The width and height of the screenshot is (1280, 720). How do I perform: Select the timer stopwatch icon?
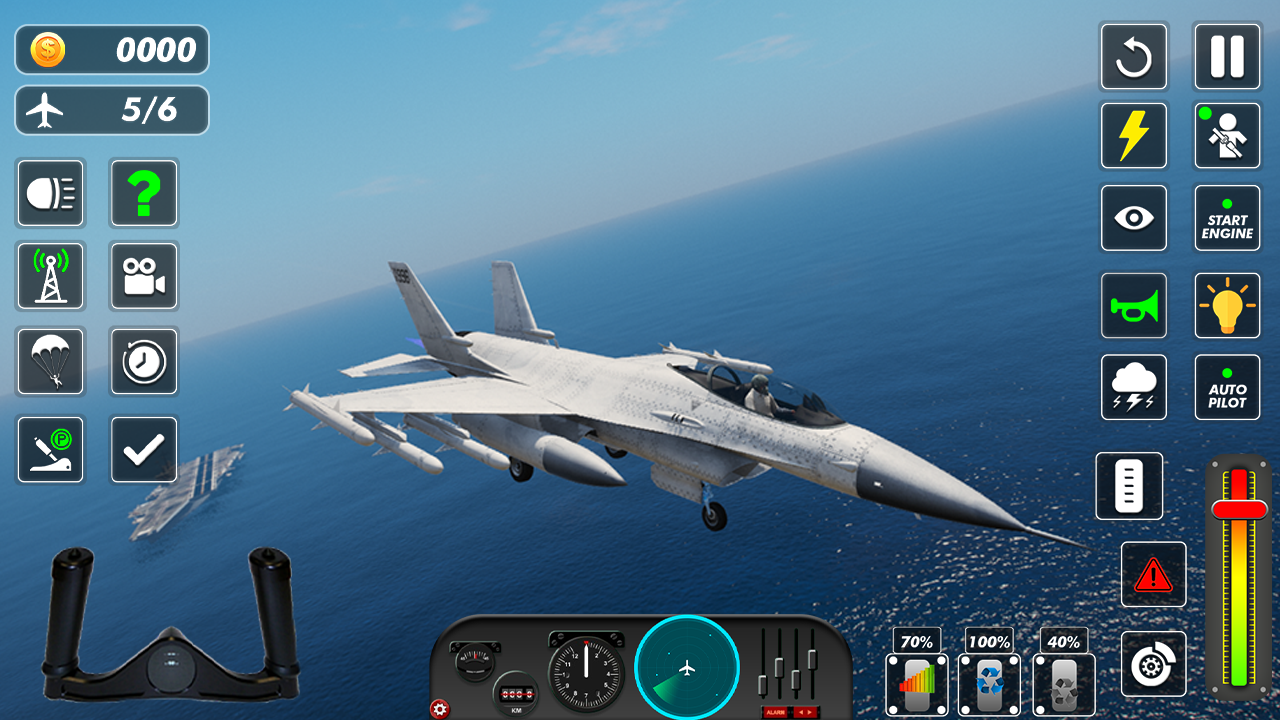(144, 362)
